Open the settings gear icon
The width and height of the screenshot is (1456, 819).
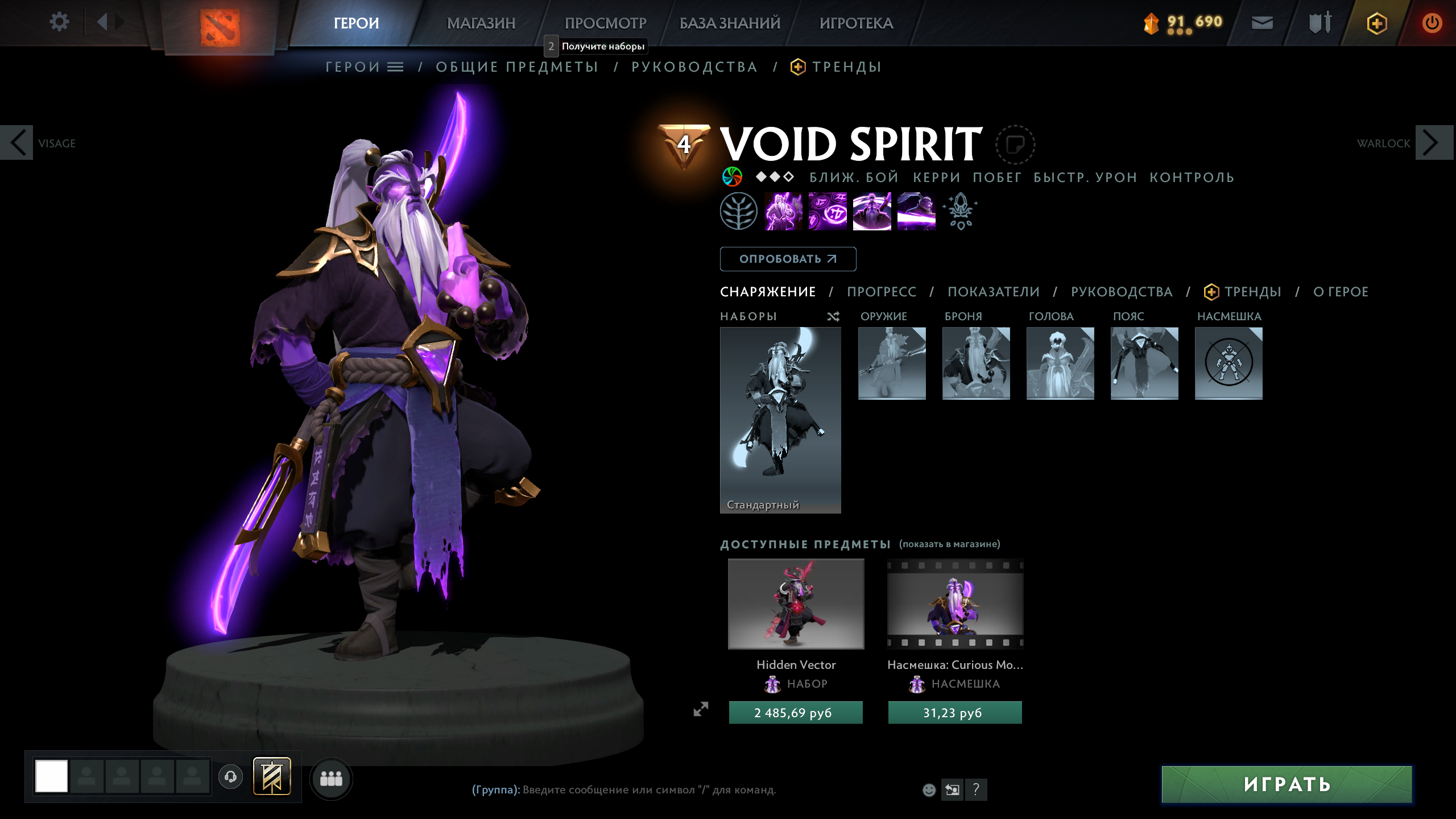(59, 22)
